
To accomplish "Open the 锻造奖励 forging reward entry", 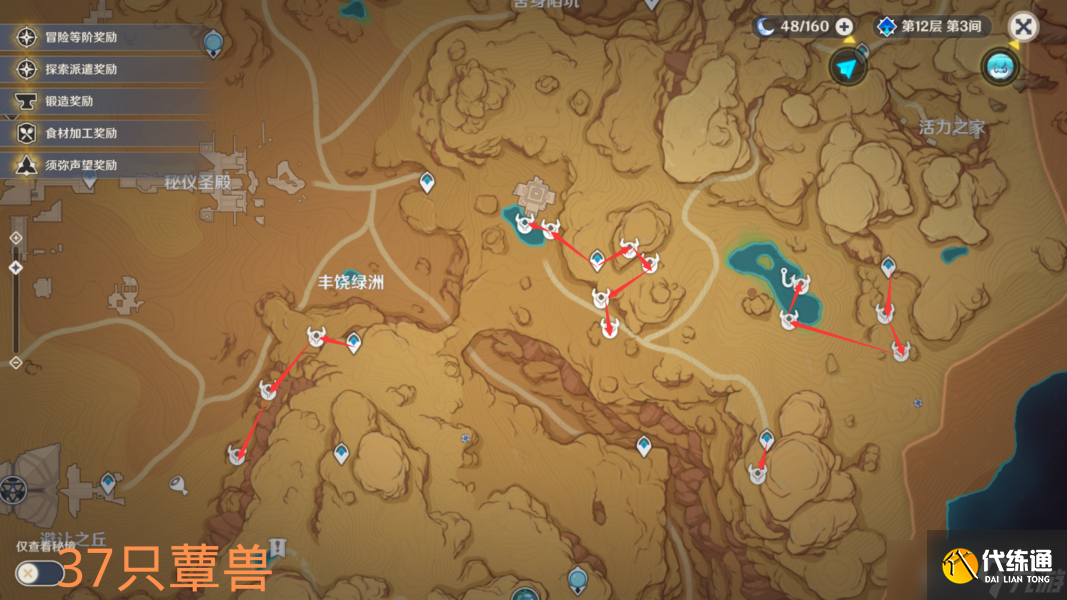I will click(68, 101).
